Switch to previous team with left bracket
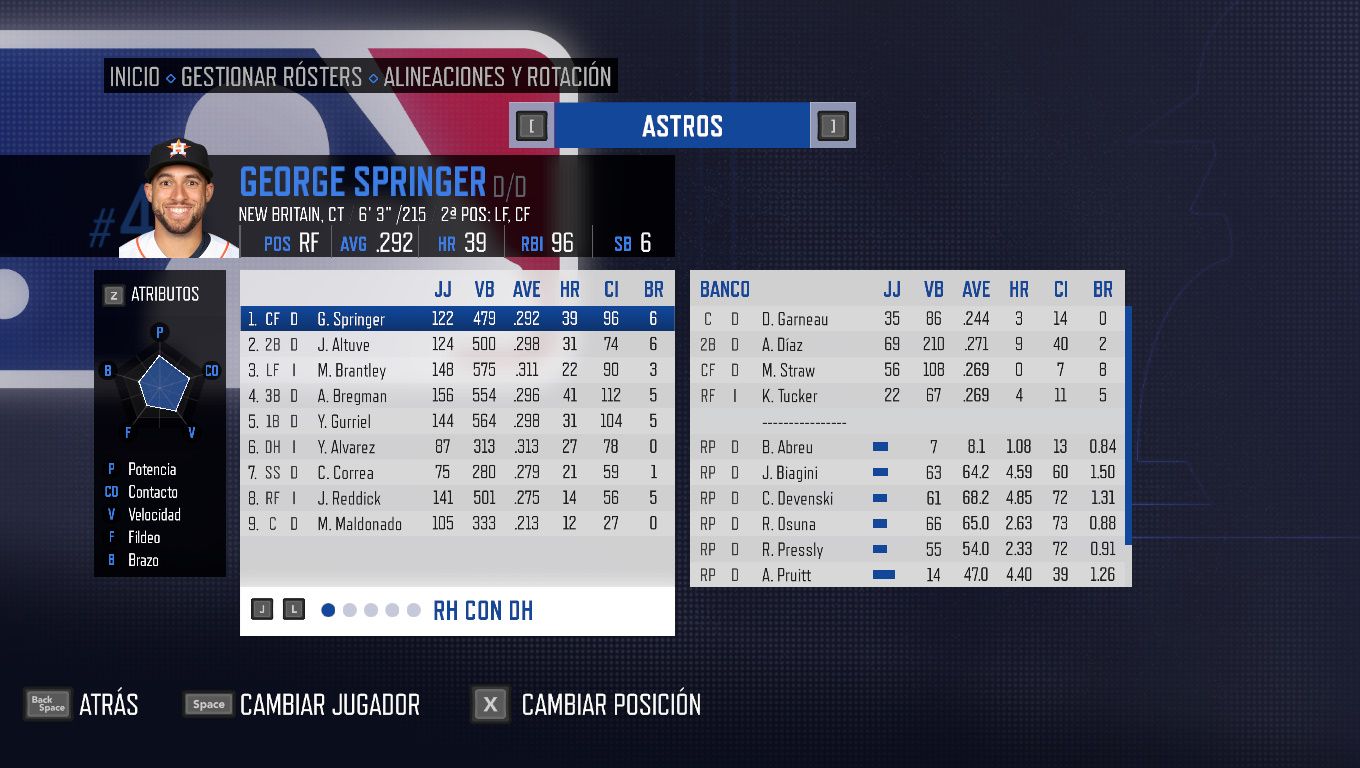 (x=532, y=126)
